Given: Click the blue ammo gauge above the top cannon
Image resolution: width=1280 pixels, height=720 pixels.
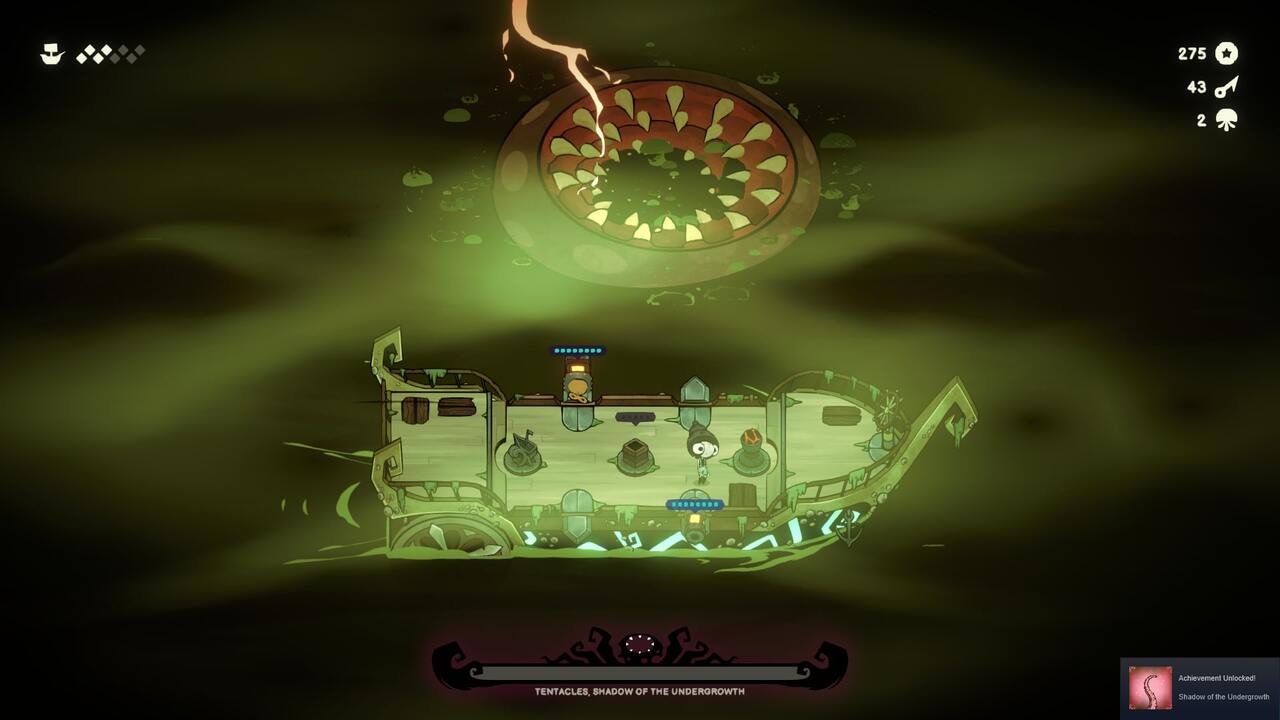Looking at the screenshot, I should click(x=578, y=349).
